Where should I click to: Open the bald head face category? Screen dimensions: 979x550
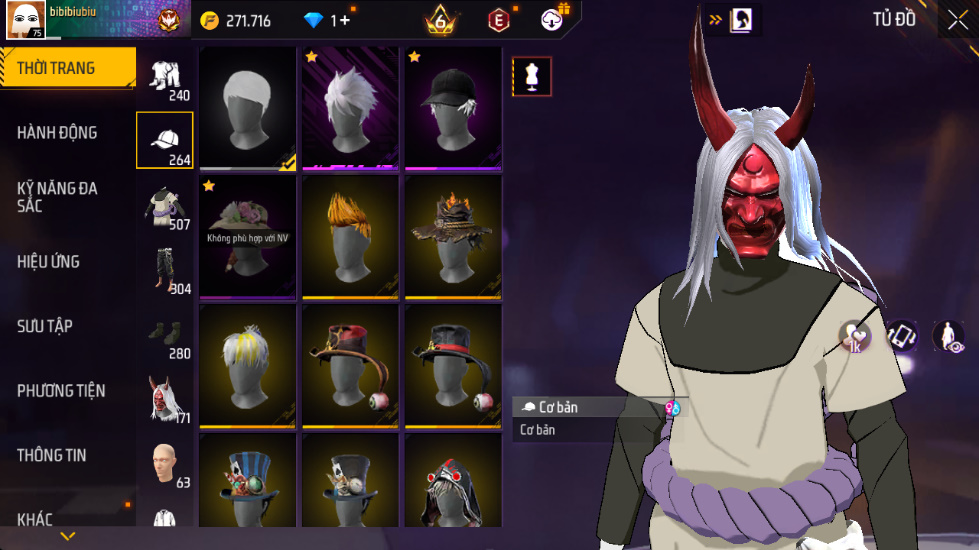click(165, 465)
